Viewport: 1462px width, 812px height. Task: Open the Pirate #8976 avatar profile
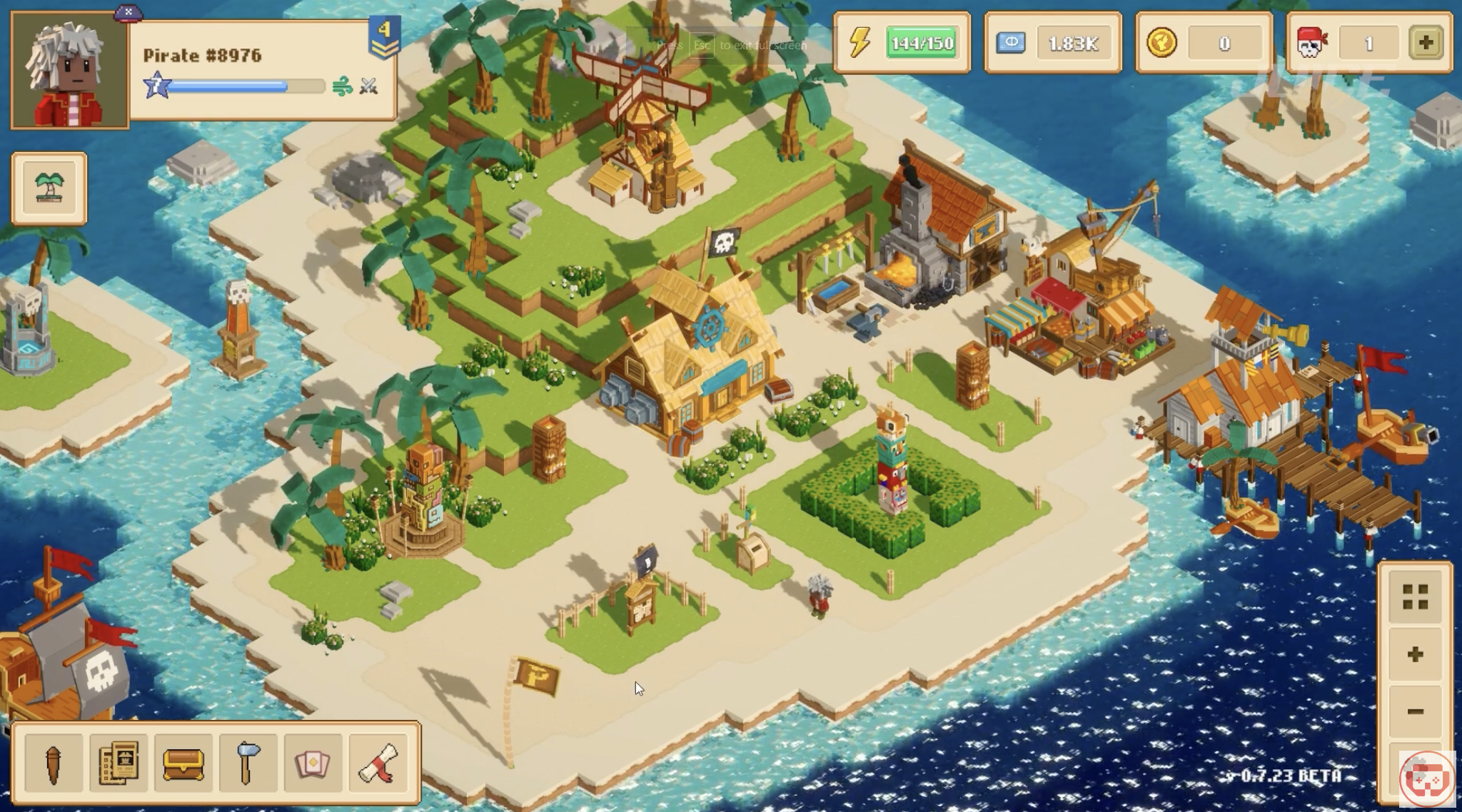tap(69, 71)
